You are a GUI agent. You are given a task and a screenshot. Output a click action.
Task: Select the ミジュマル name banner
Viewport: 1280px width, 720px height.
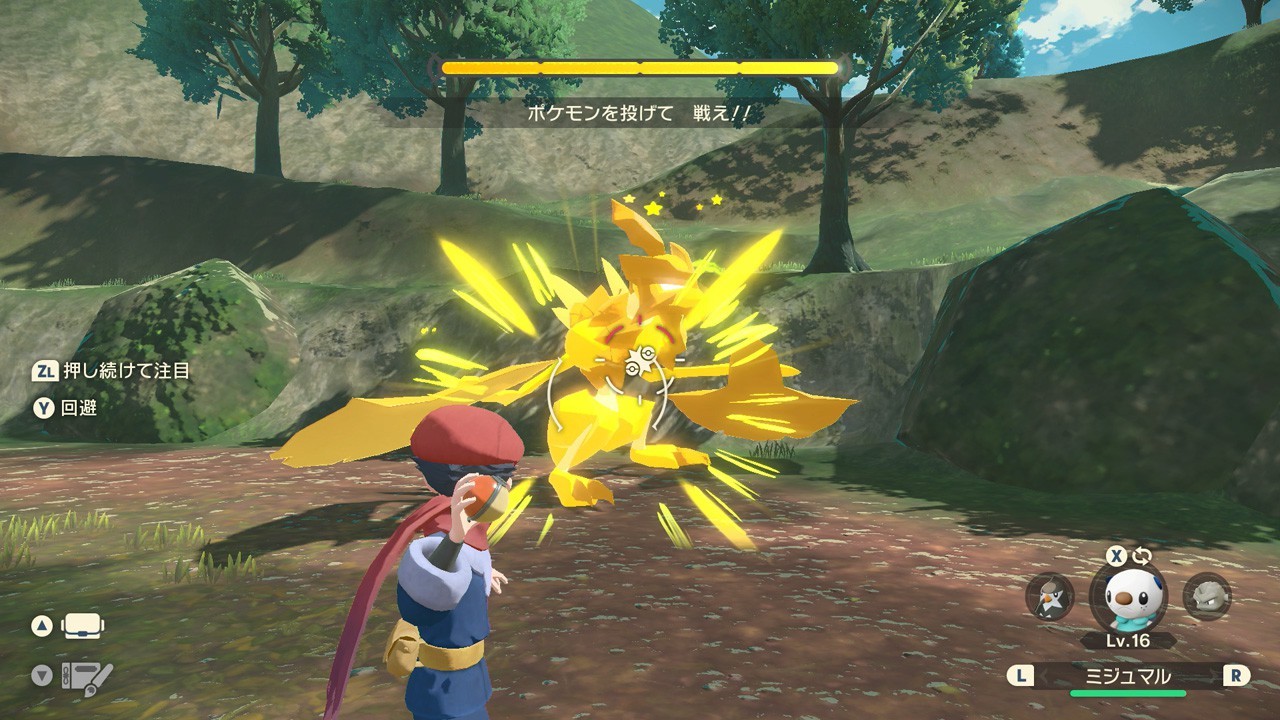pyautogui.click(x=1128, y=675)
